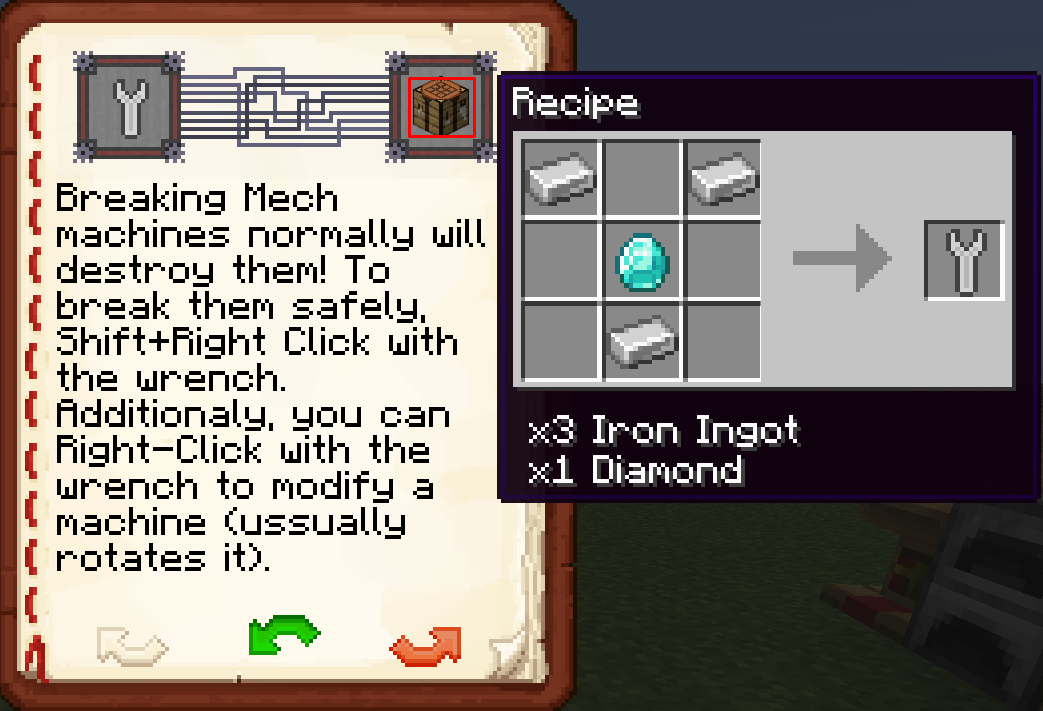
Task: Click the greyed-out previous page arrow
Action: pyautogui.click(x=131, y=645)
